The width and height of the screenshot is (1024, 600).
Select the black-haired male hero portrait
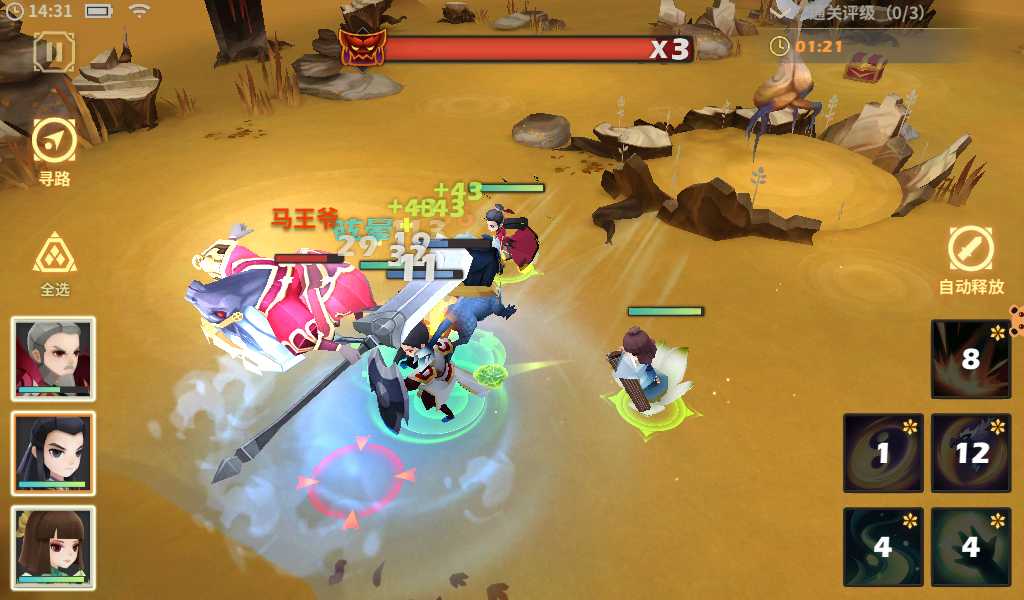(54, 453)
